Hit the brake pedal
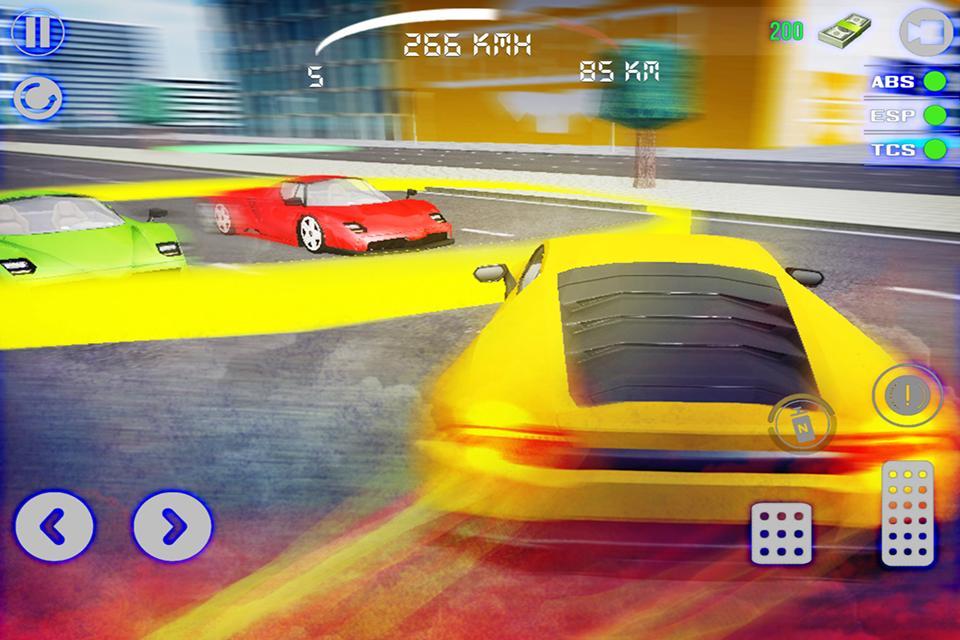The width and height of the screenshot is (960, 640). click(781, 533)
